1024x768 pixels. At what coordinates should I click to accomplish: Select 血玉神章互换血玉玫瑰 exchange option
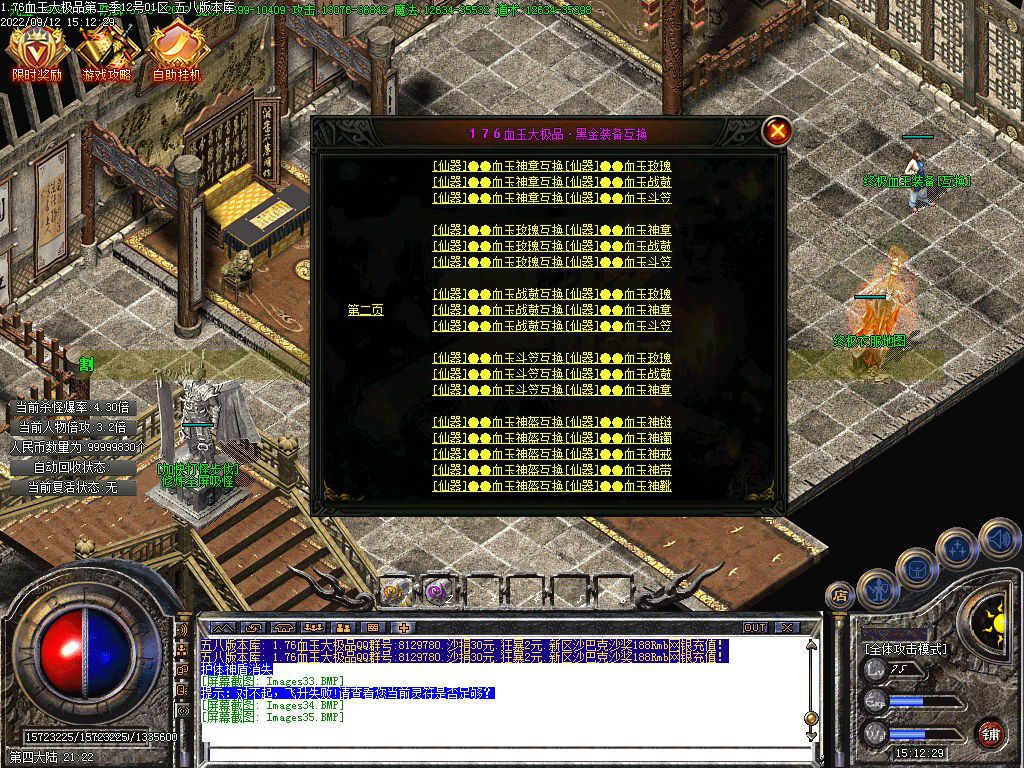(551, 166)
